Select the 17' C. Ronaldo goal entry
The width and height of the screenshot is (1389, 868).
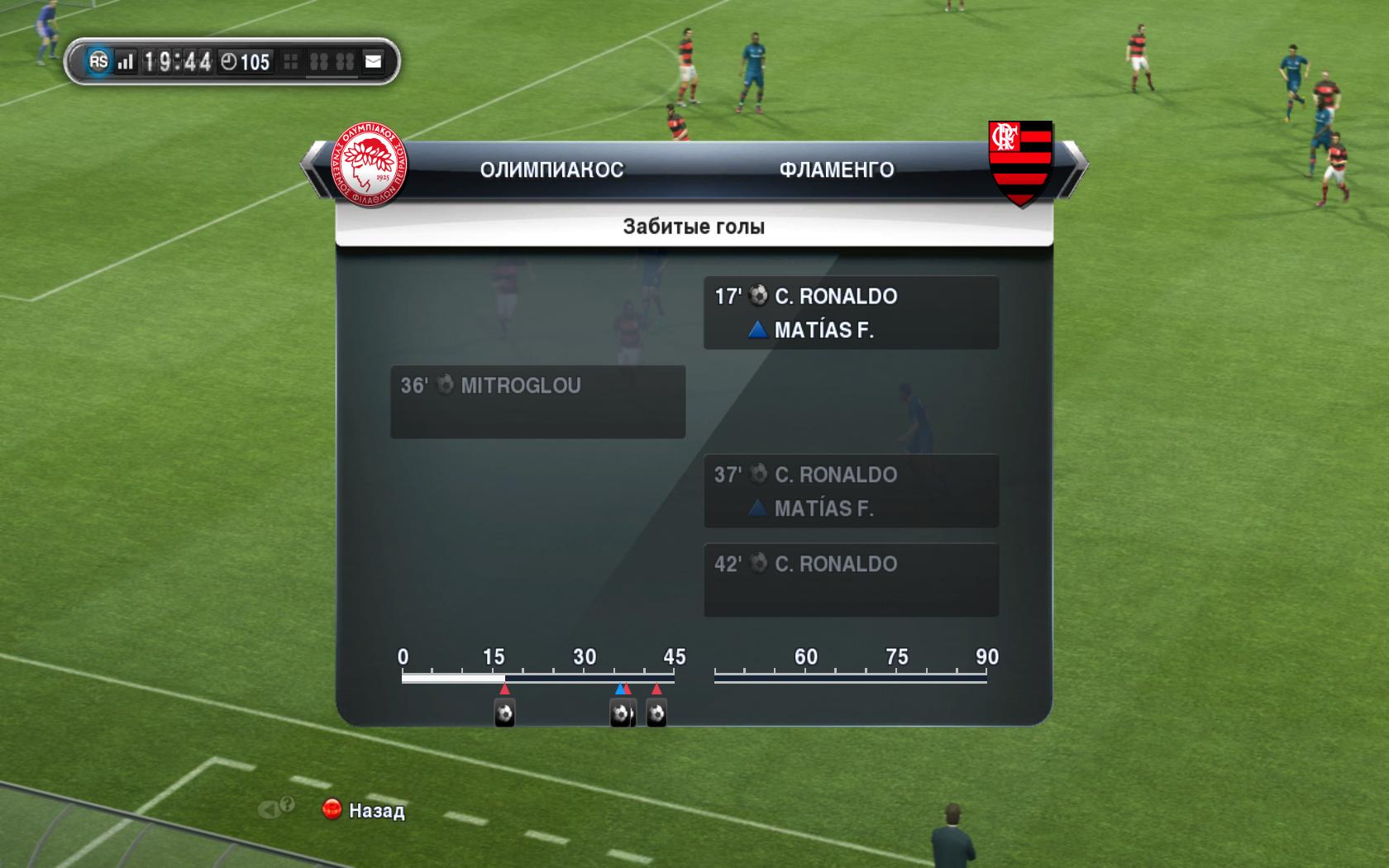pos(851,312)
